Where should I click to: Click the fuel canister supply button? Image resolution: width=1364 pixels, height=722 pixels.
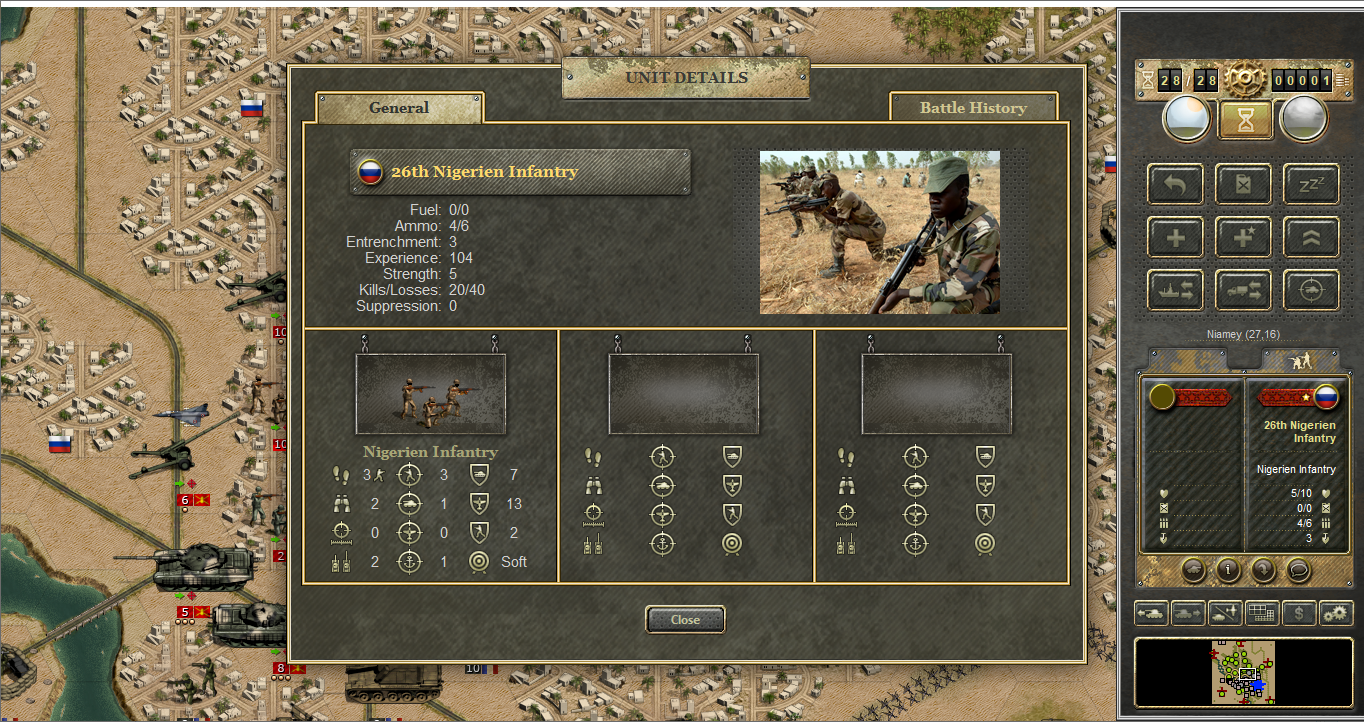1242,185
